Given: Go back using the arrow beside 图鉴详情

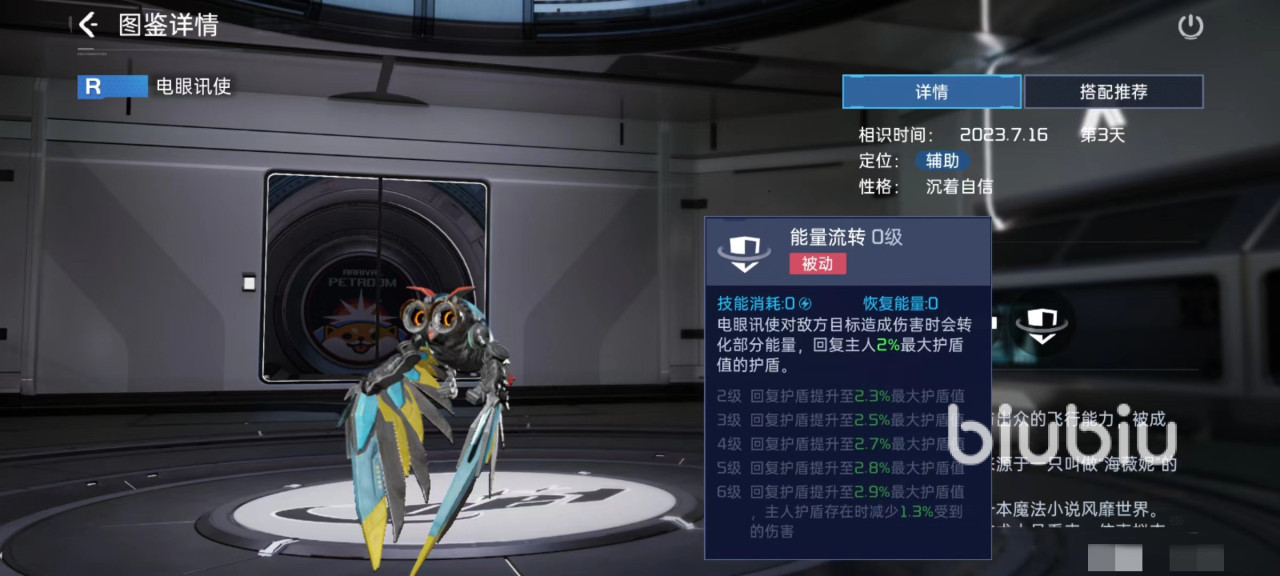Looking at the screenshot, I should pos(88,25).
